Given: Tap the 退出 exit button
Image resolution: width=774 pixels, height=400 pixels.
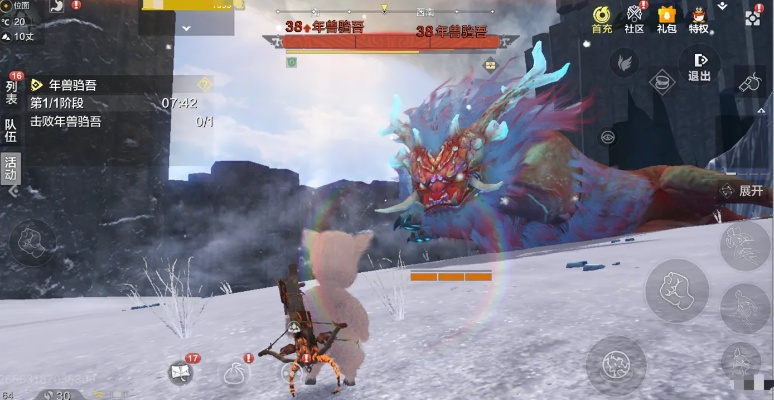Looking at the screenshot, I should [x=699, y=67].
